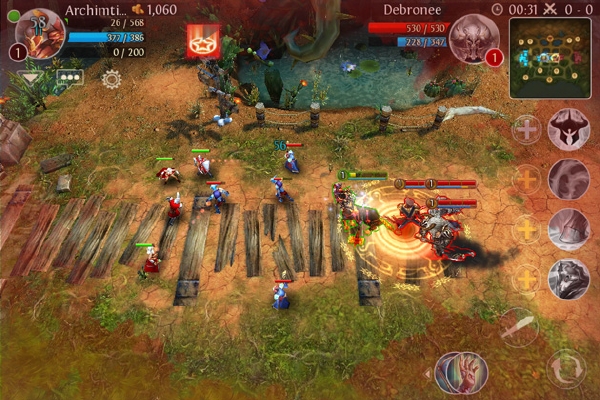600x400 pixels.
Task: Tap the circular arrows swap button
Action: click(x=567, y=368)
